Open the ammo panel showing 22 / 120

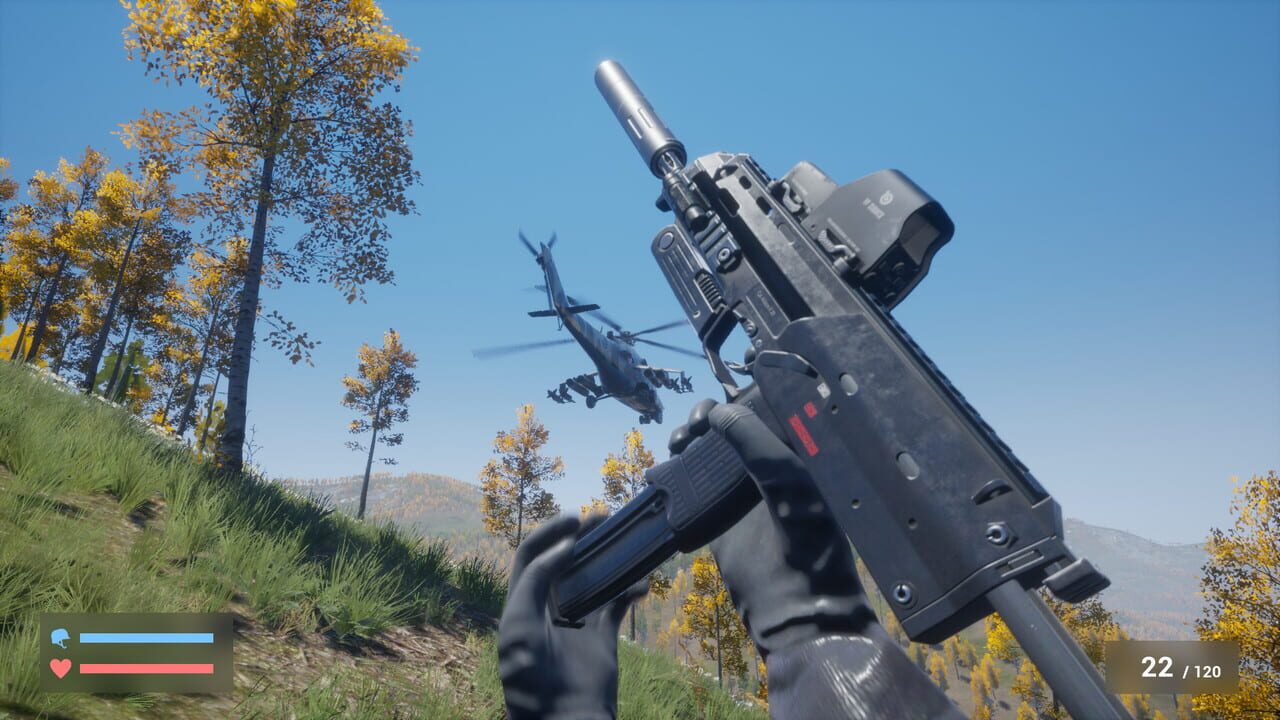(1170, 665)
